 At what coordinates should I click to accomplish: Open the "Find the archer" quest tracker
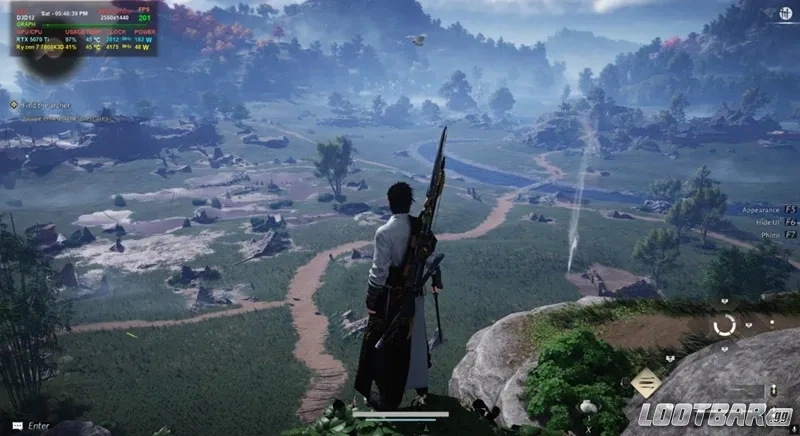[45, 103]
